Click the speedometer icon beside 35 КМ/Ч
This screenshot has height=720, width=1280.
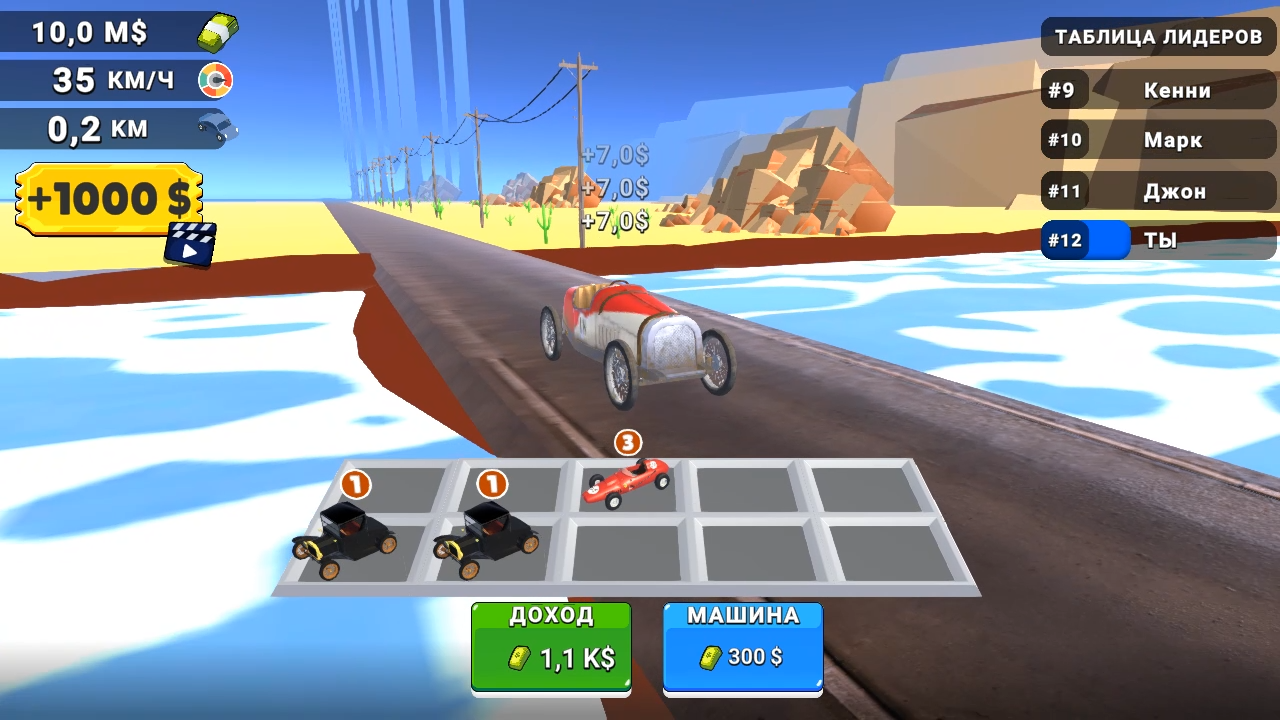pos(218,80)
